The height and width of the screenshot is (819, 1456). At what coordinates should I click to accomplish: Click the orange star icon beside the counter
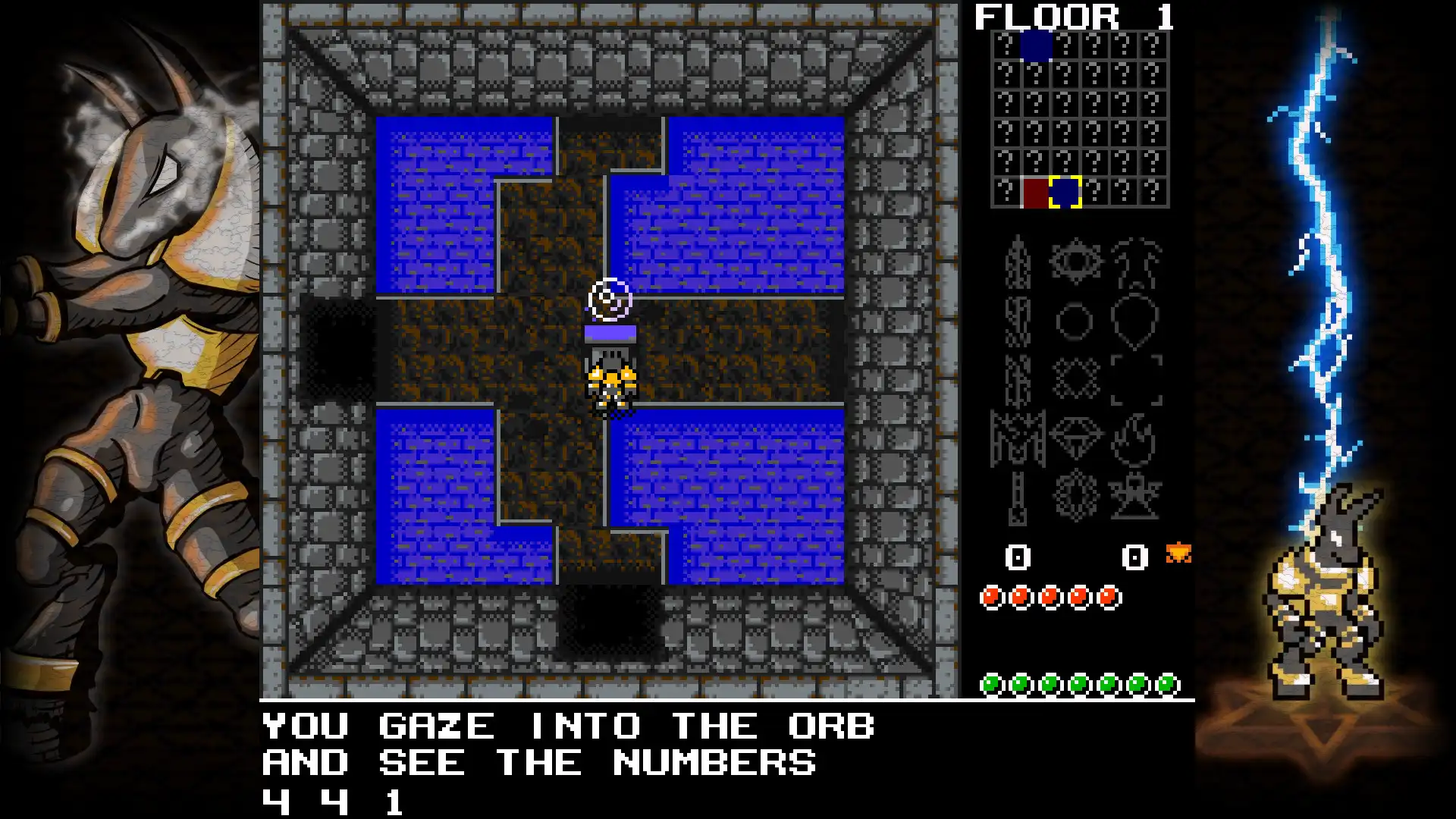(1181, 552)
